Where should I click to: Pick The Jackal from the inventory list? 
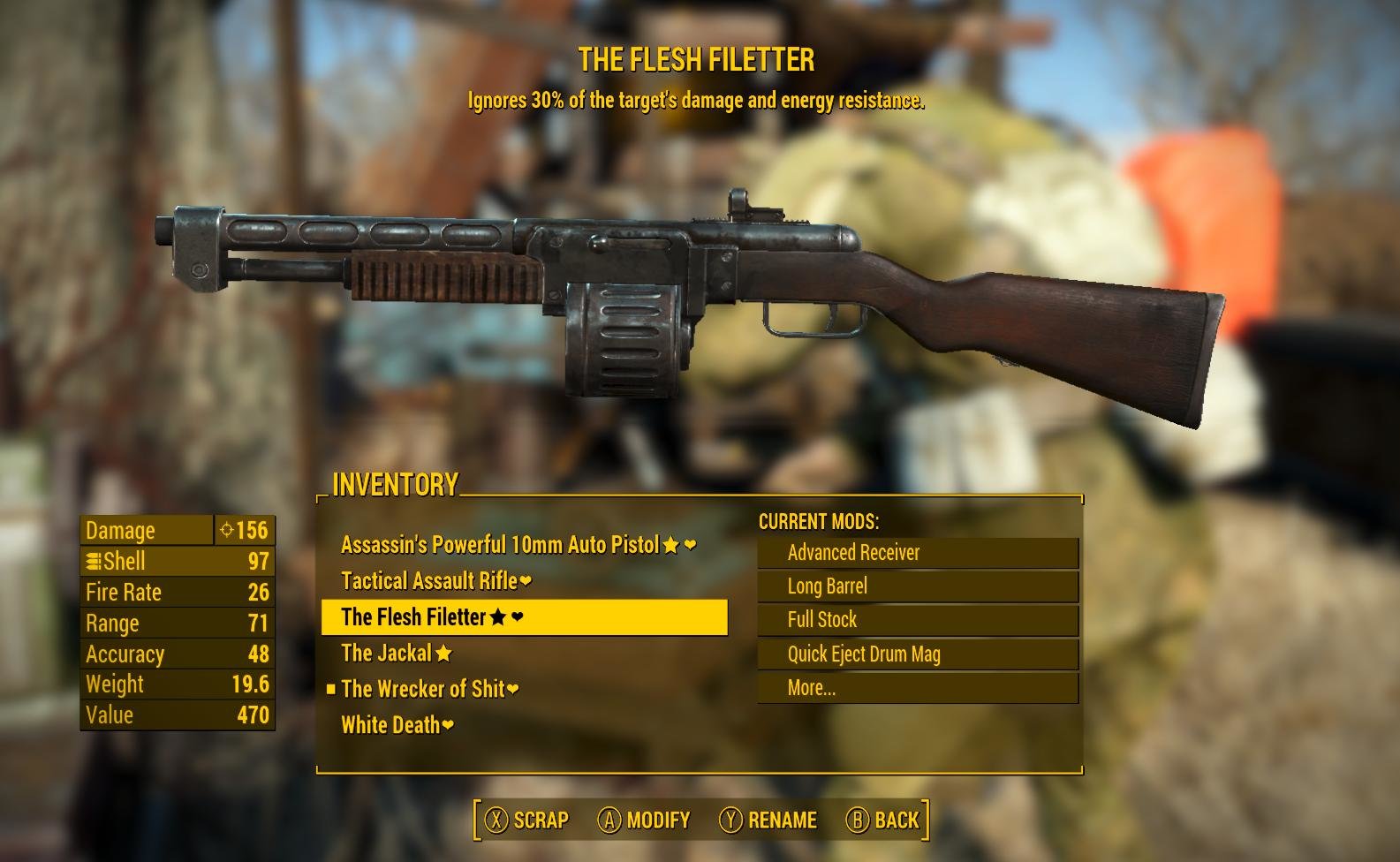click(x=387, y=654)
